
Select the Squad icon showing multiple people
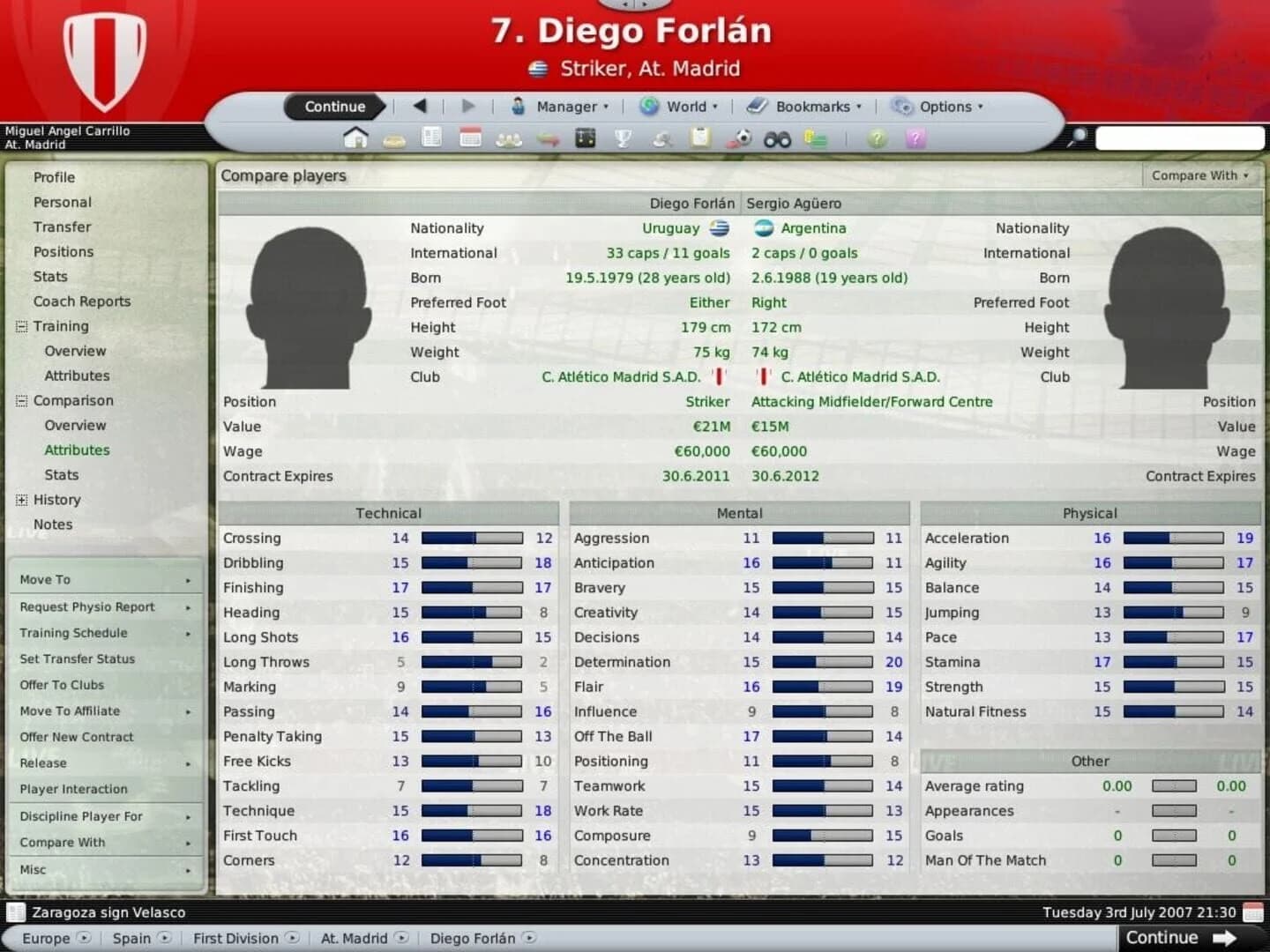click(x=509, y=138)
